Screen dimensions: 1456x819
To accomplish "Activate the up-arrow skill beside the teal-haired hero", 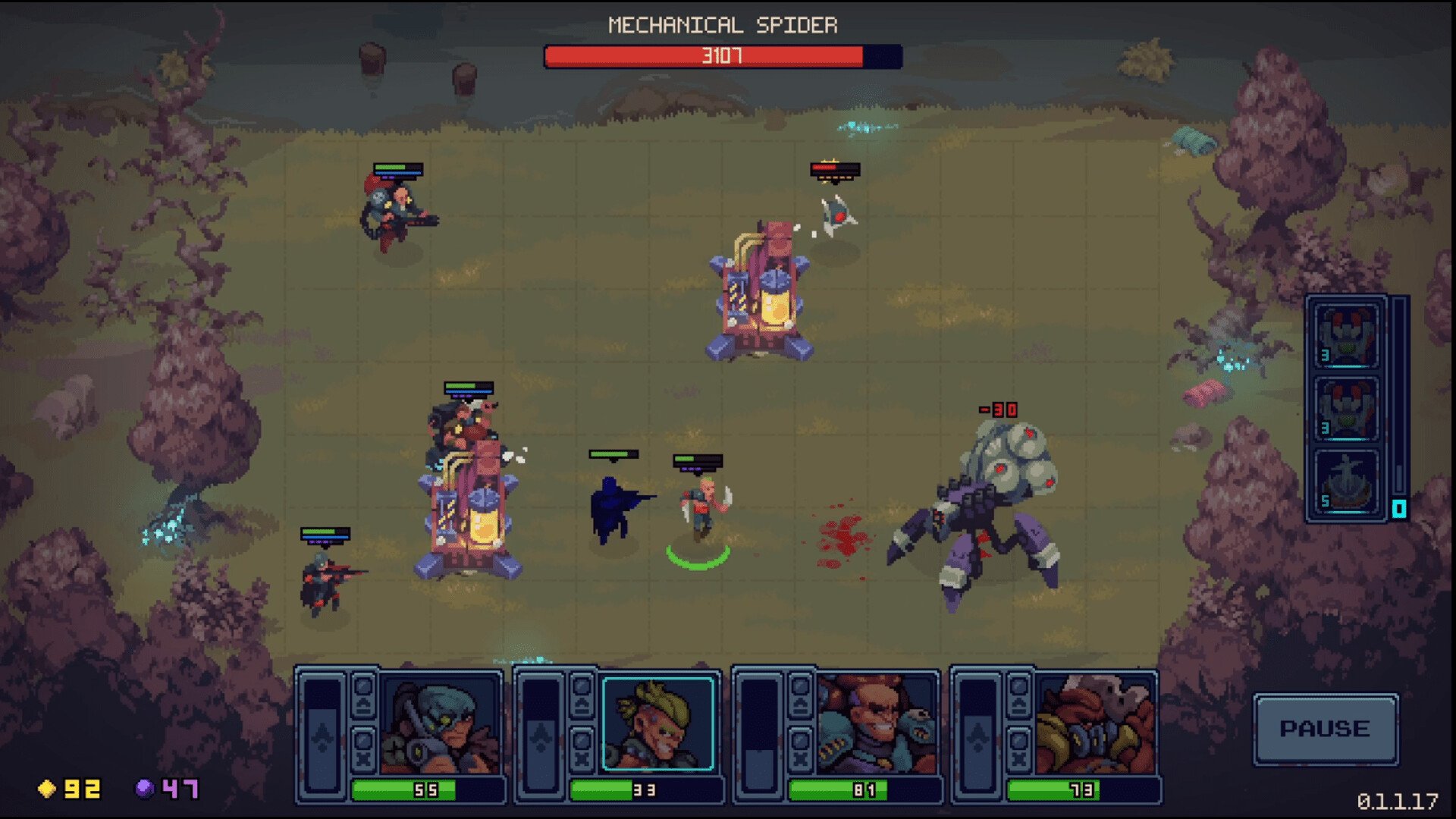I will (x=364, y=695).
